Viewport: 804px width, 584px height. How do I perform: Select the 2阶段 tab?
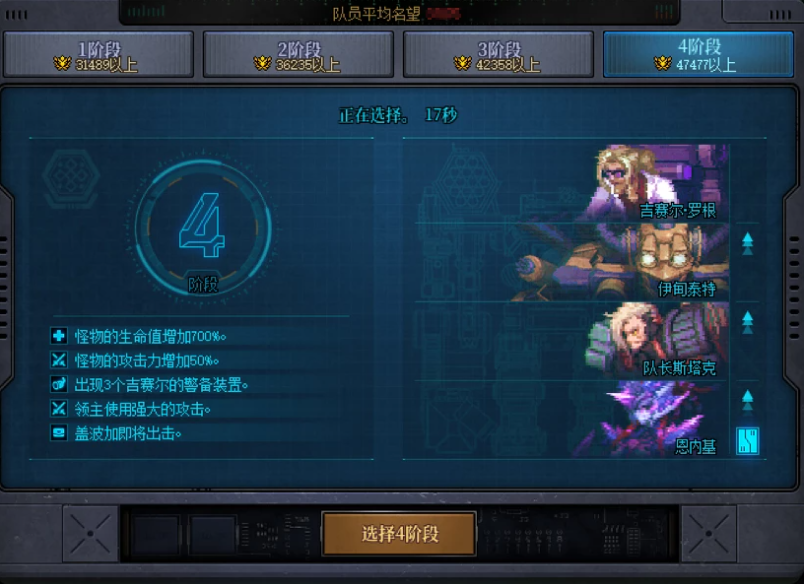[298, 54]
